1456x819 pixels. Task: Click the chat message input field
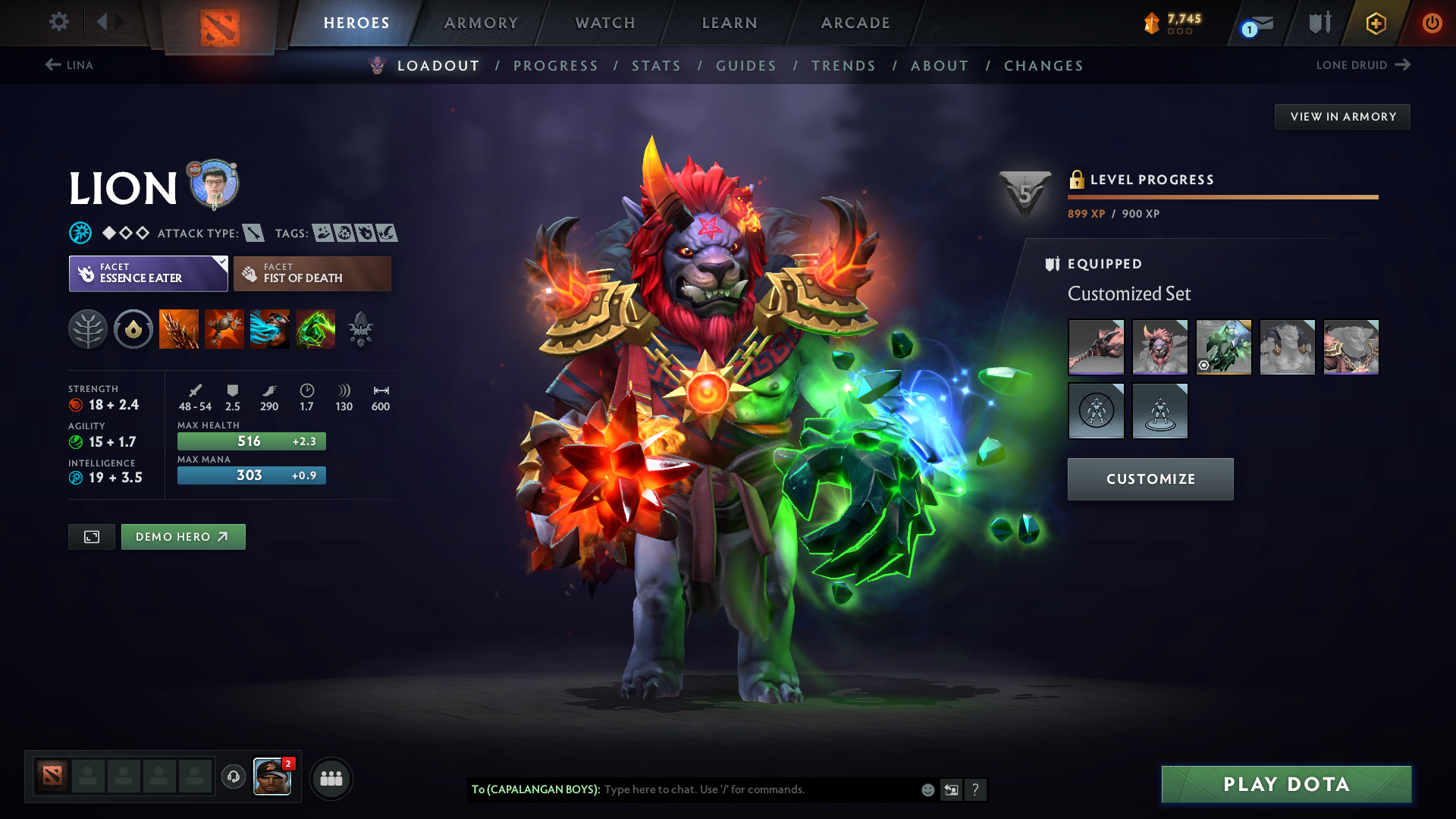(758, 789)
